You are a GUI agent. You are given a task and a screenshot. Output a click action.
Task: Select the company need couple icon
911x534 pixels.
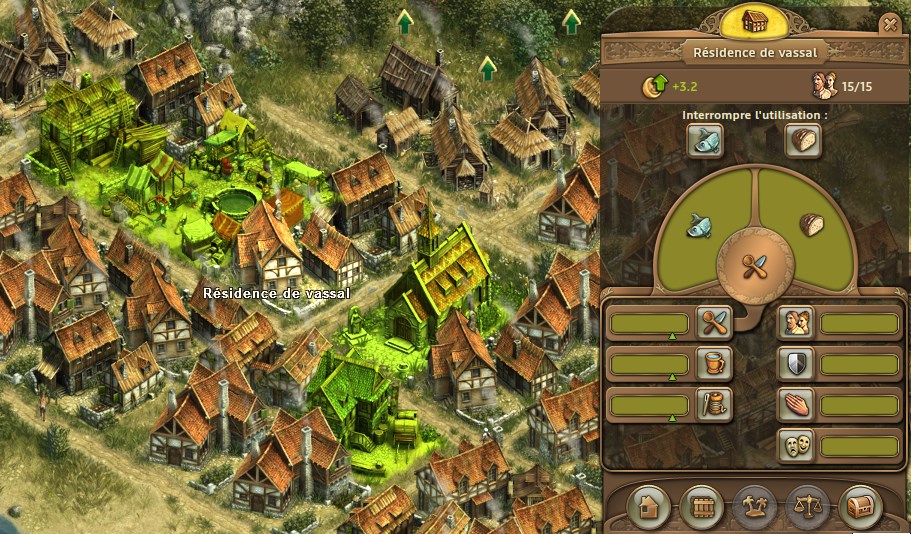[x=795, y=322]
